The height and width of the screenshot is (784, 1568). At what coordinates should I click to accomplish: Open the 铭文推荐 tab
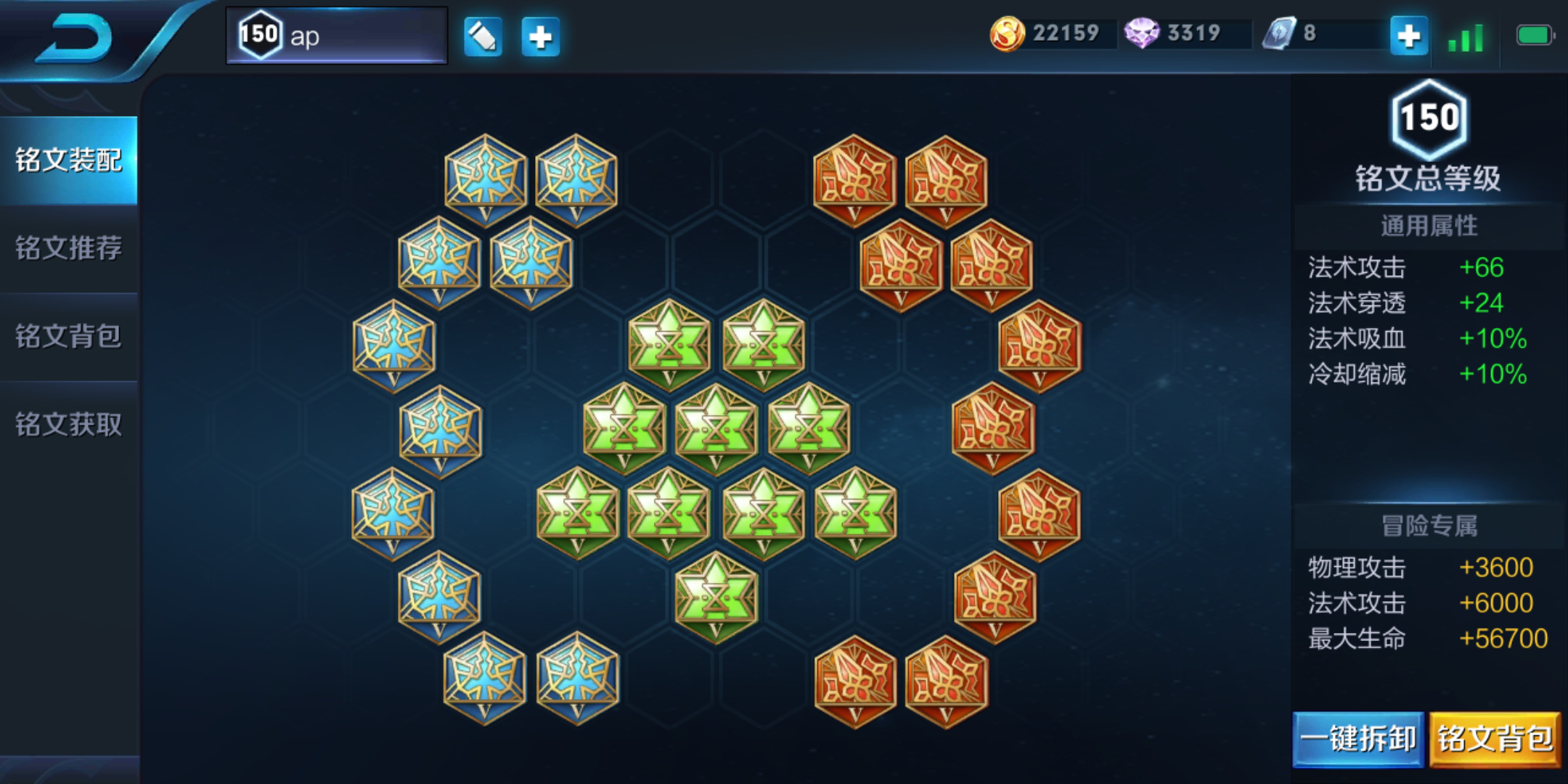pos(69,248)
